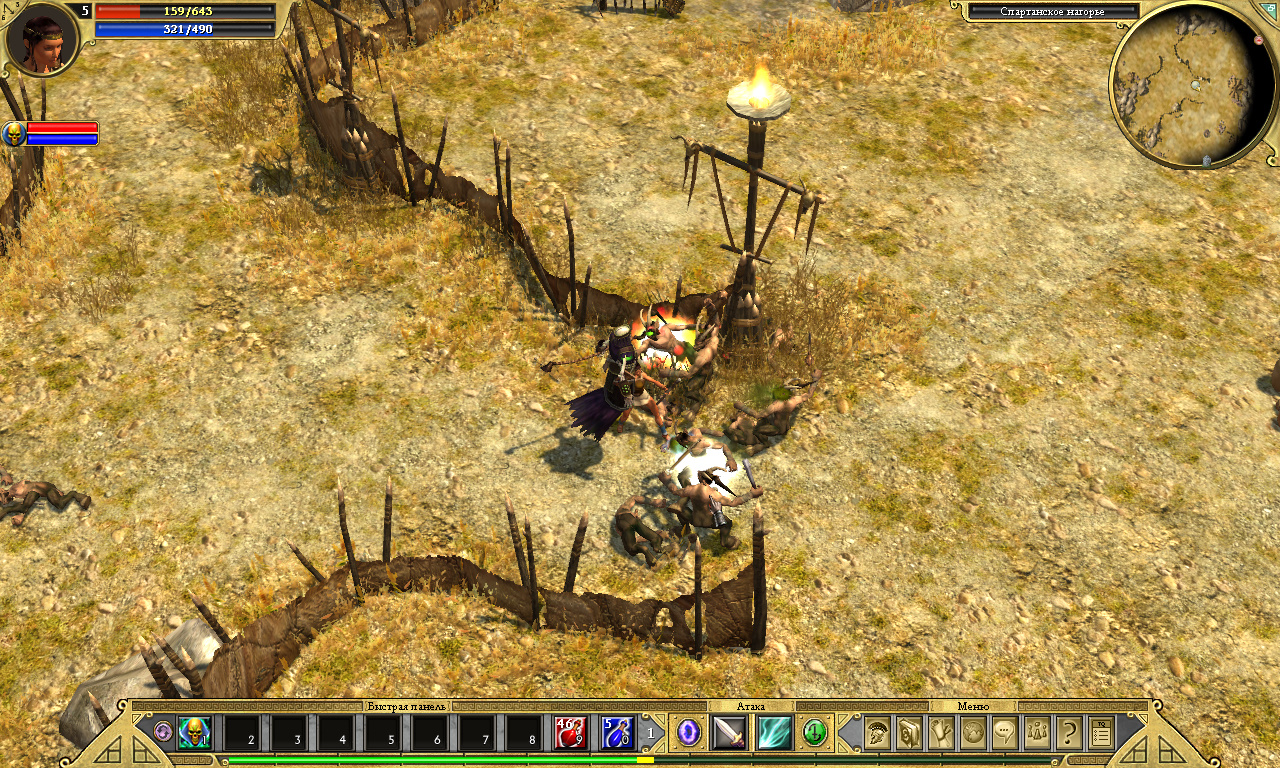The height and width of the screenshot is (768, 1280).
Task: Open the skills book menu button
Action: tap(910, 733)
